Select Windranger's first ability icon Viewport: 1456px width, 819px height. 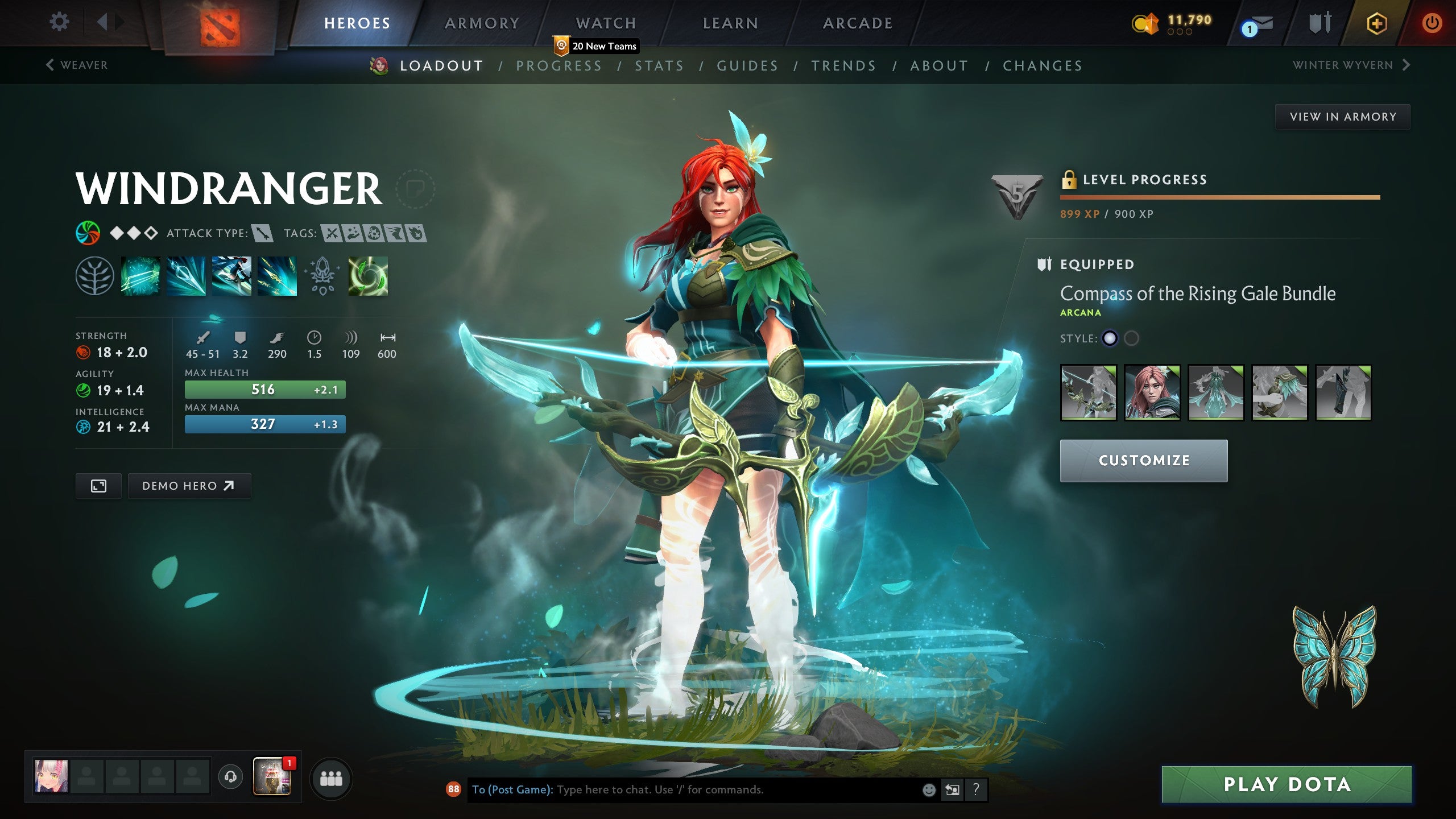tap(140, 277)
